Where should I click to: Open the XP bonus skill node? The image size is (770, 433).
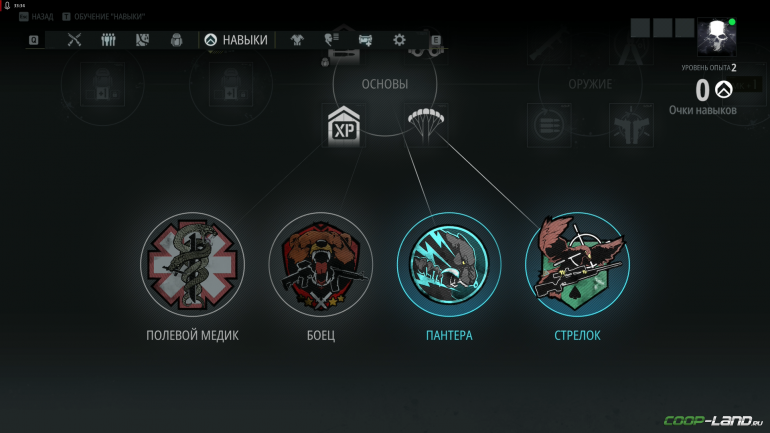(343, 126)
